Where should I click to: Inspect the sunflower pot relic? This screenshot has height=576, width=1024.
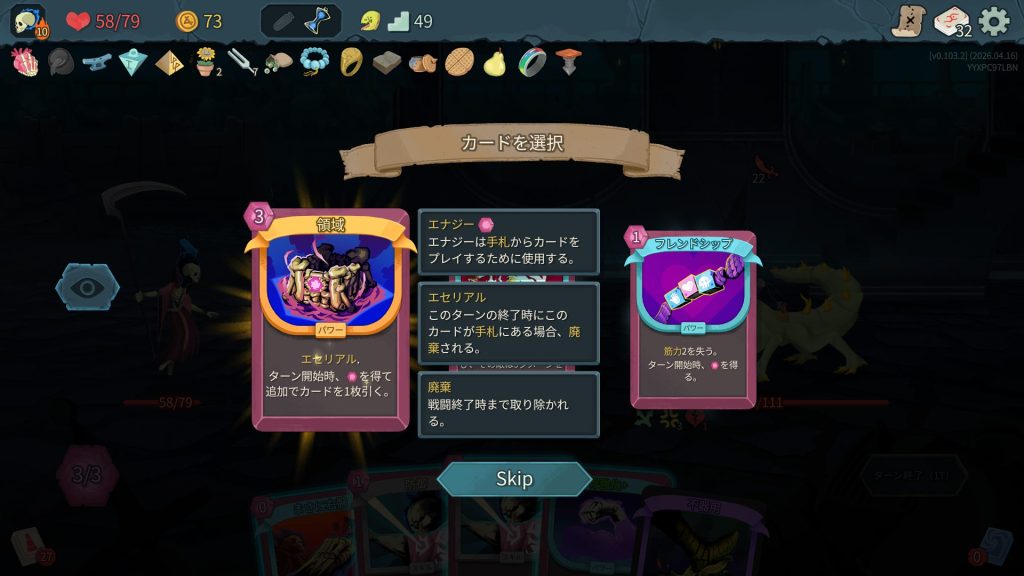click(x=206, y=62)
